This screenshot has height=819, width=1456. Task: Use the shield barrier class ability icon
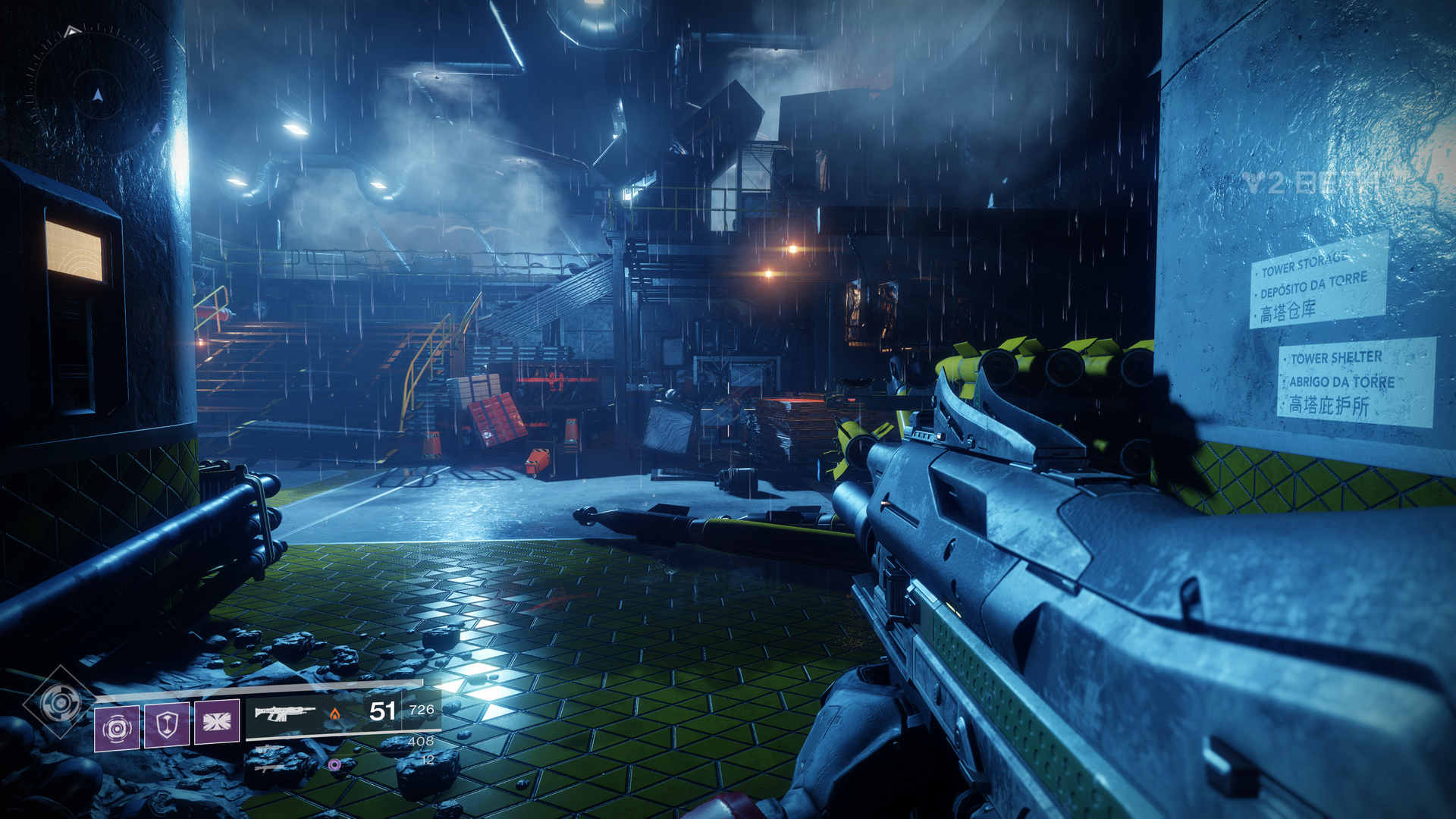click(x=167, y=724)
